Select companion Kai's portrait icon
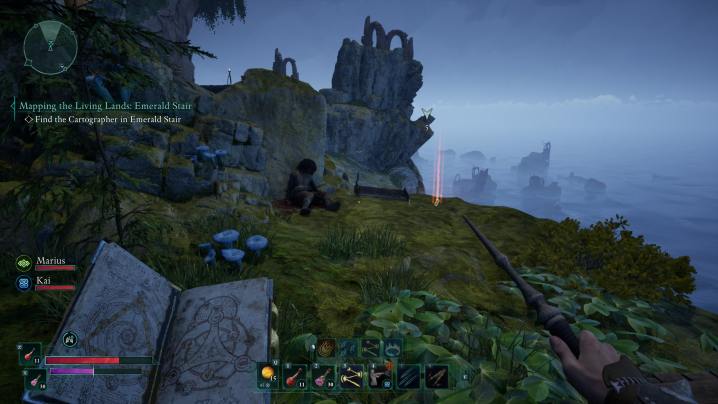The width and height of the screenshot is (718, 404). point(23,284)
